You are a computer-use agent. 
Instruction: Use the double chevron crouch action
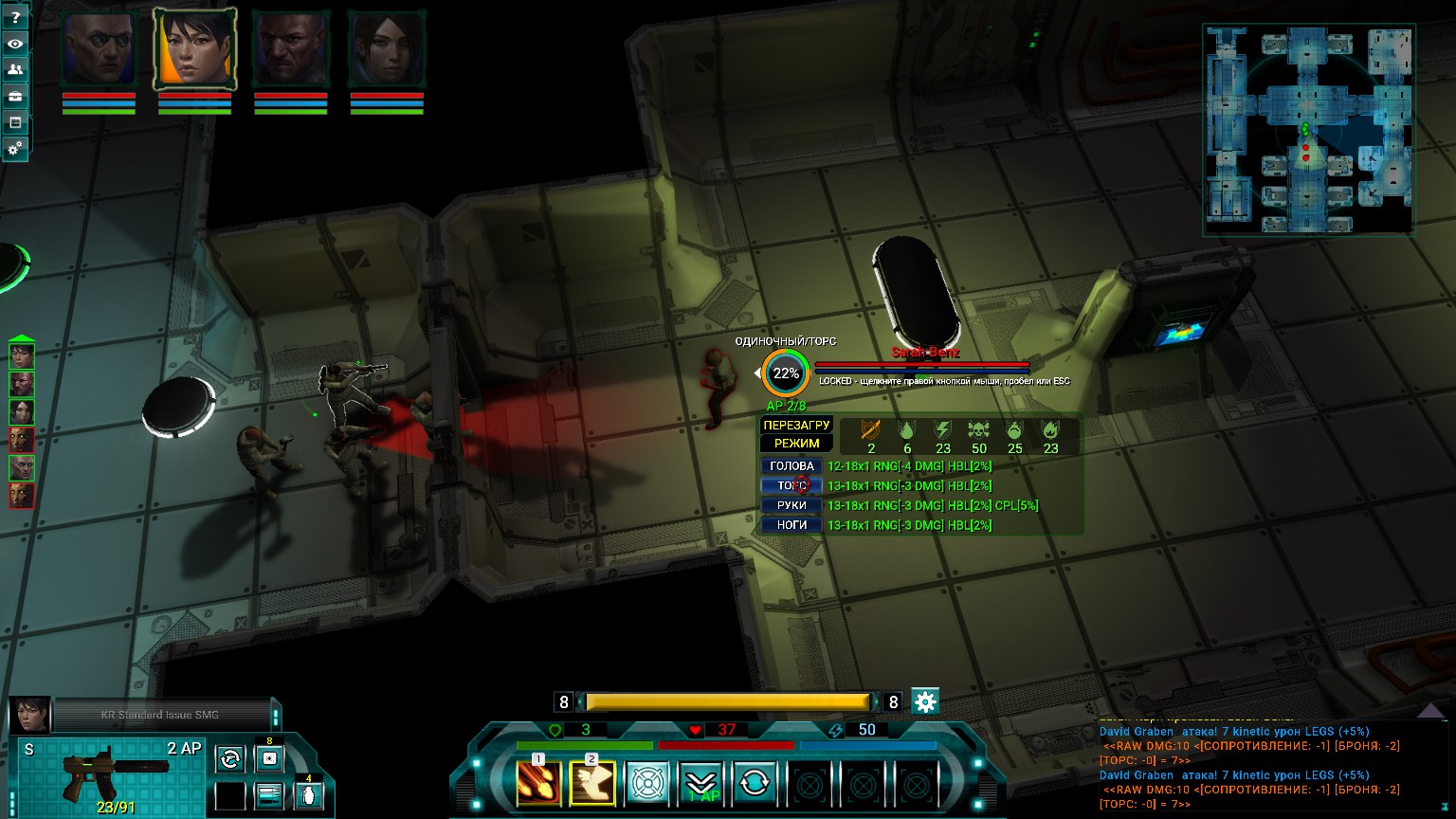[x=701, y=784]
